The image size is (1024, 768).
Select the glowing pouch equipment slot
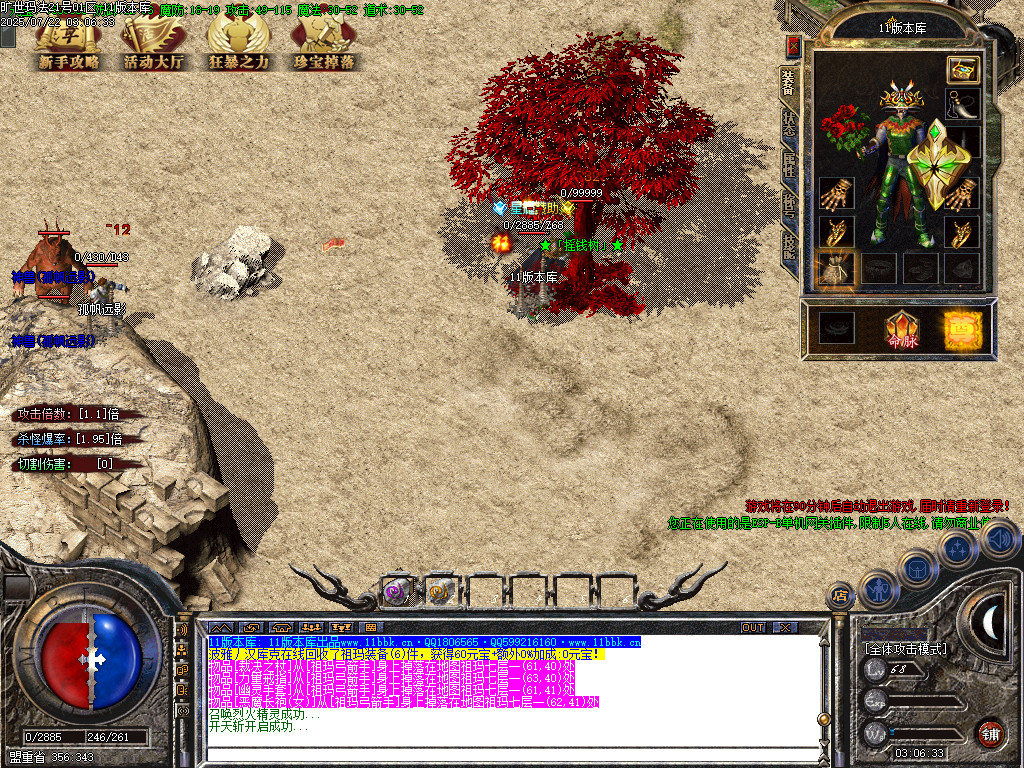tap(834, 268)
